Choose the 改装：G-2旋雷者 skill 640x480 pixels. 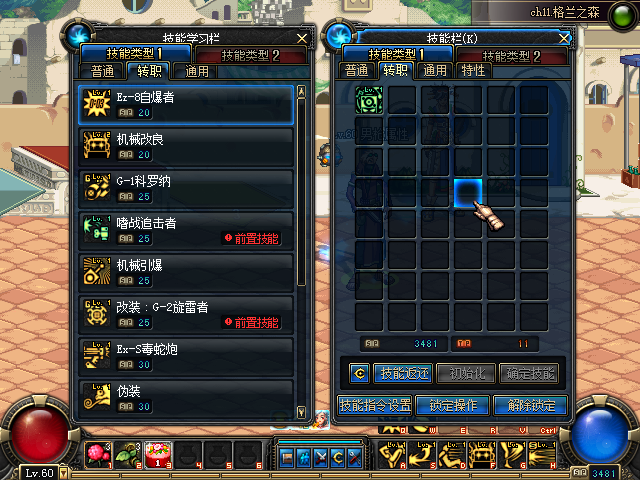click(x=186, y=315)
